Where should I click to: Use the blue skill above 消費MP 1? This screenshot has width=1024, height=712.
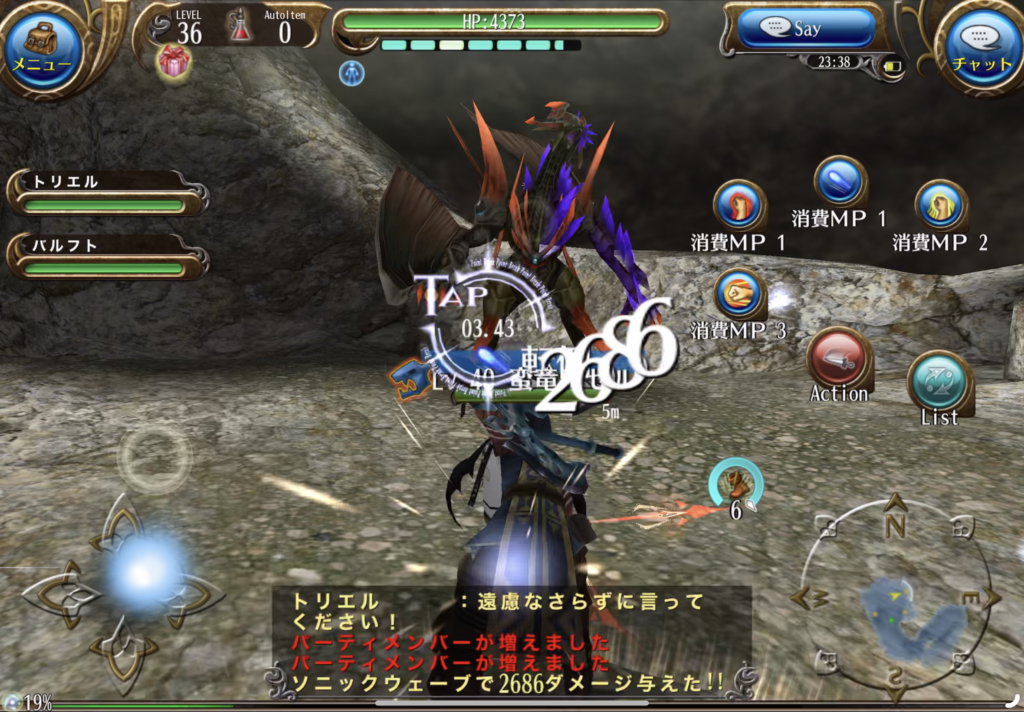point(840,182)
